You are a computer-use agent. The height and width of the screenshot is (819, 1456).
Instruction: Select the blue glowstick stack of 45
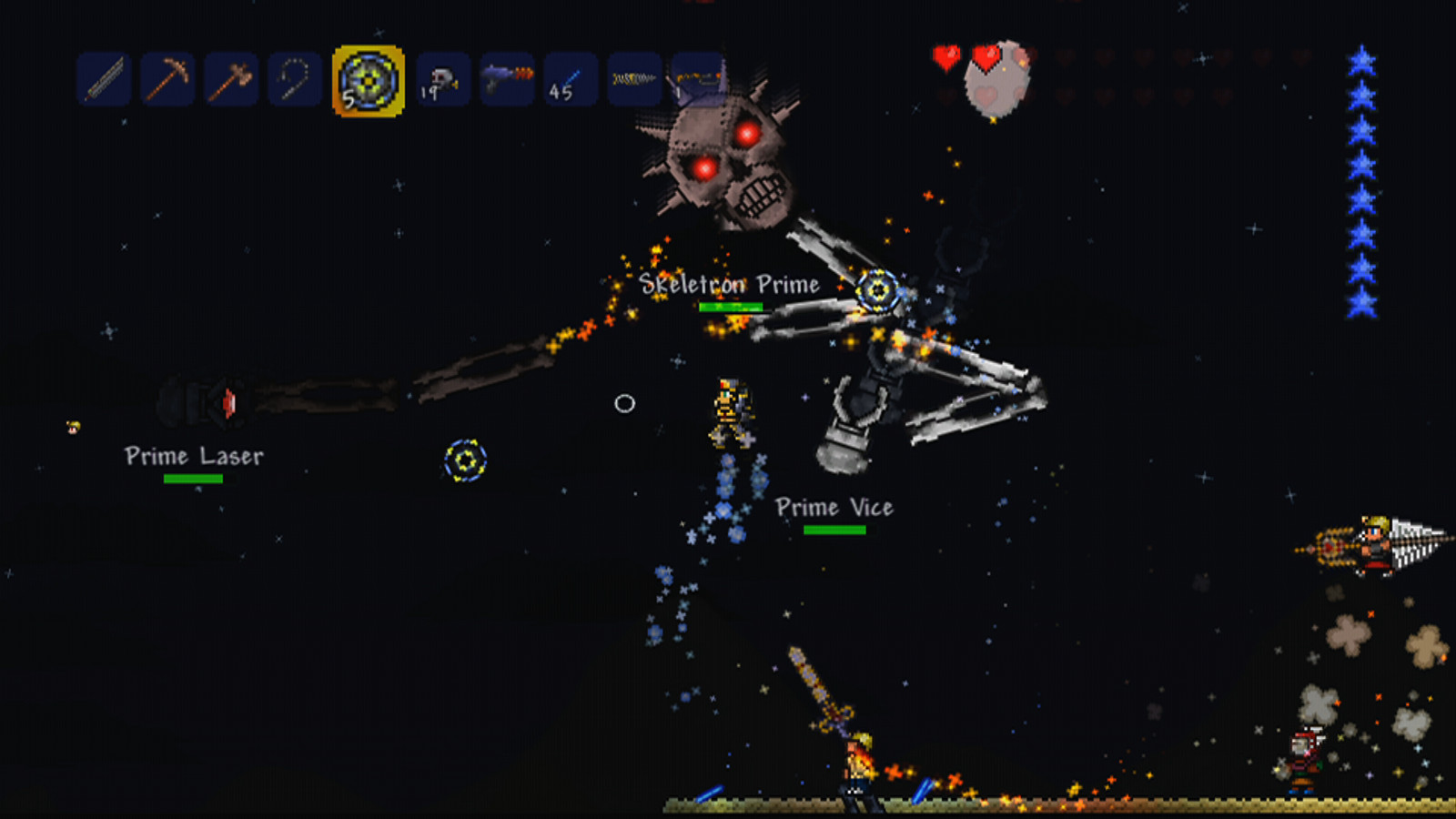571,80
